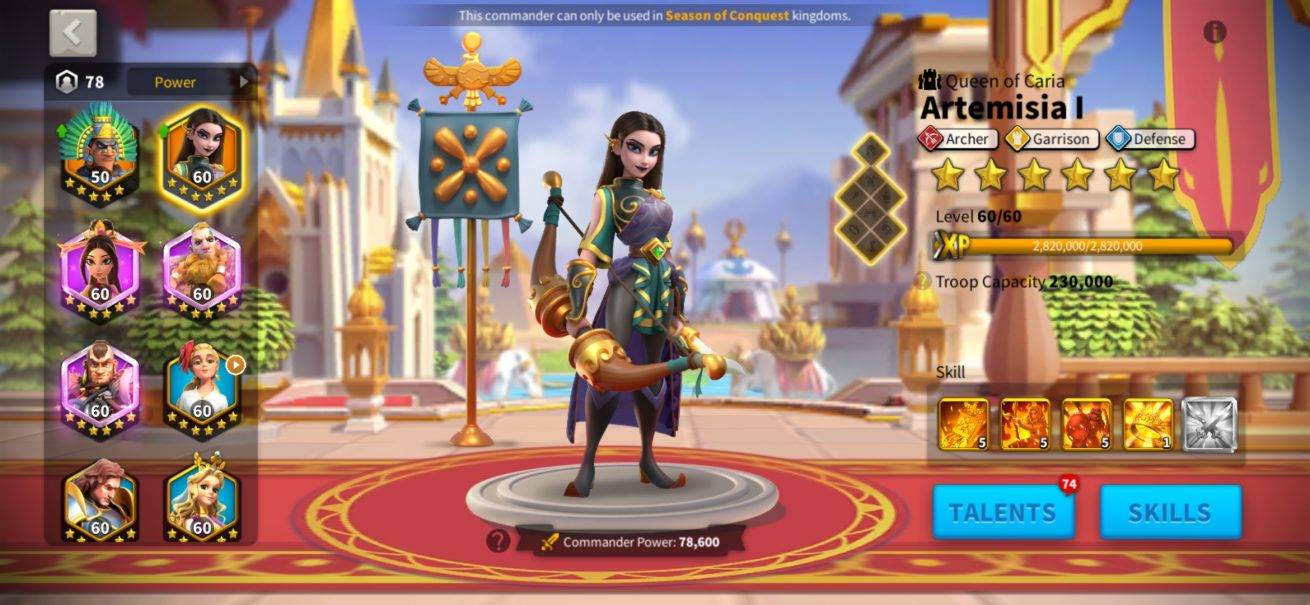Open the SKILLS page
The height and width of the screenshot is (605, 1310).
(1169, 513)
